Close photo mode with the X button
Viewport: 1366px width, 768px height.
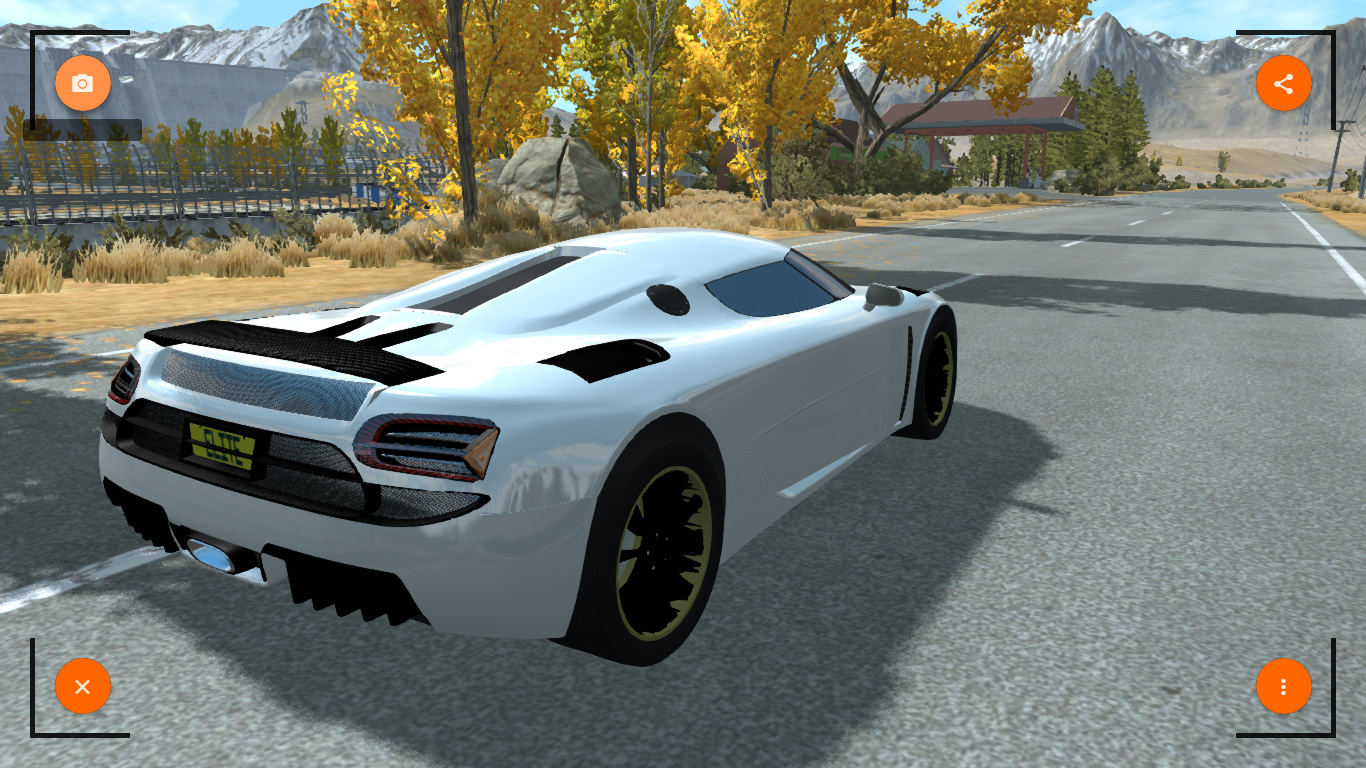83,687
